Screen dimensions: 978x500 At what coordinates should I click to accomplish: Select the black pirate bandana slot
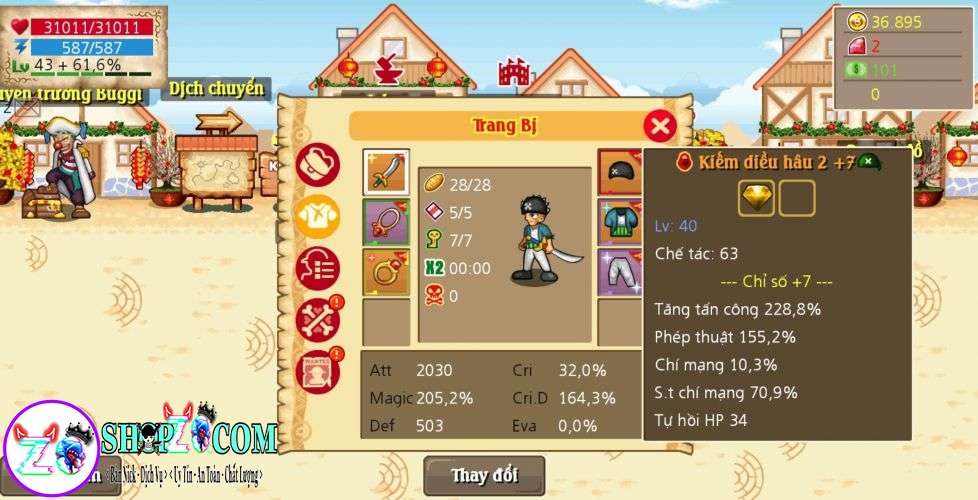click(620, 172)
